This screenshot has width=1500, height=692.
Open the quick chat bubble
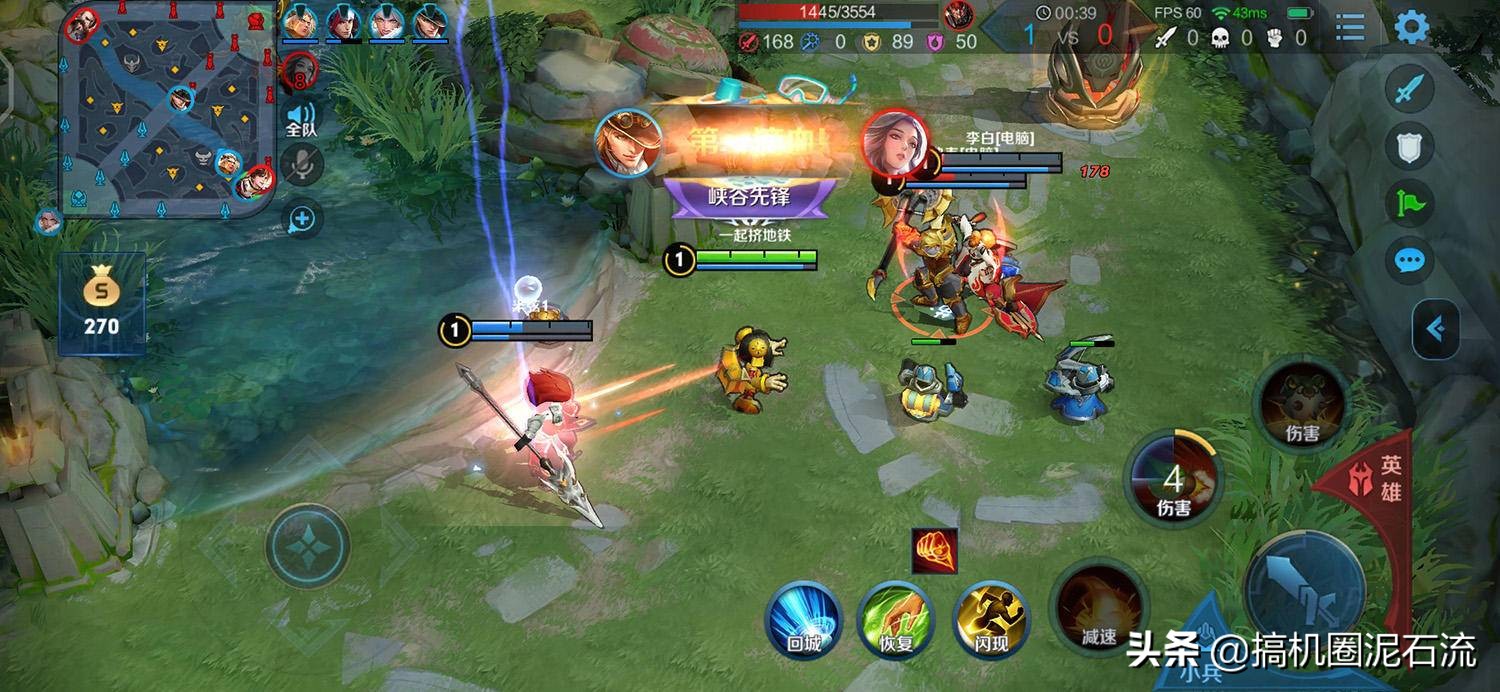(1410, 261)
